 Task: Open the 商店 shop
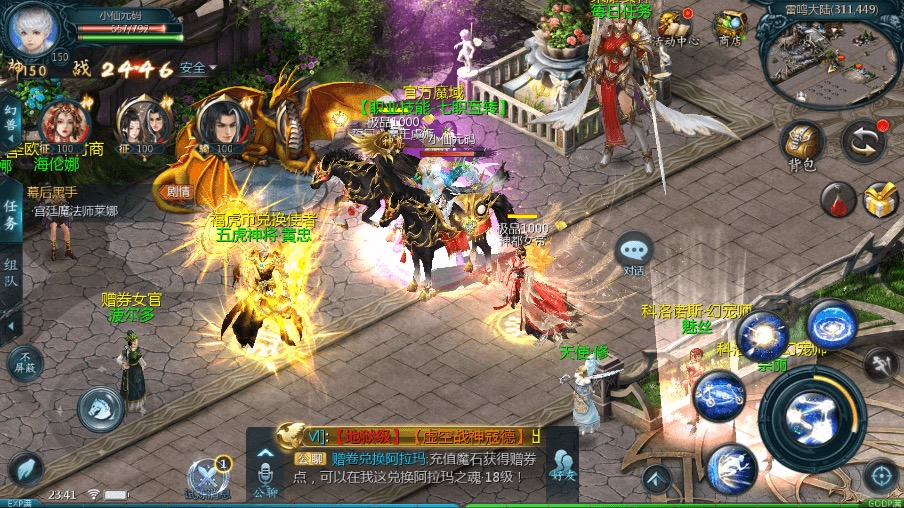click(732, 27)
